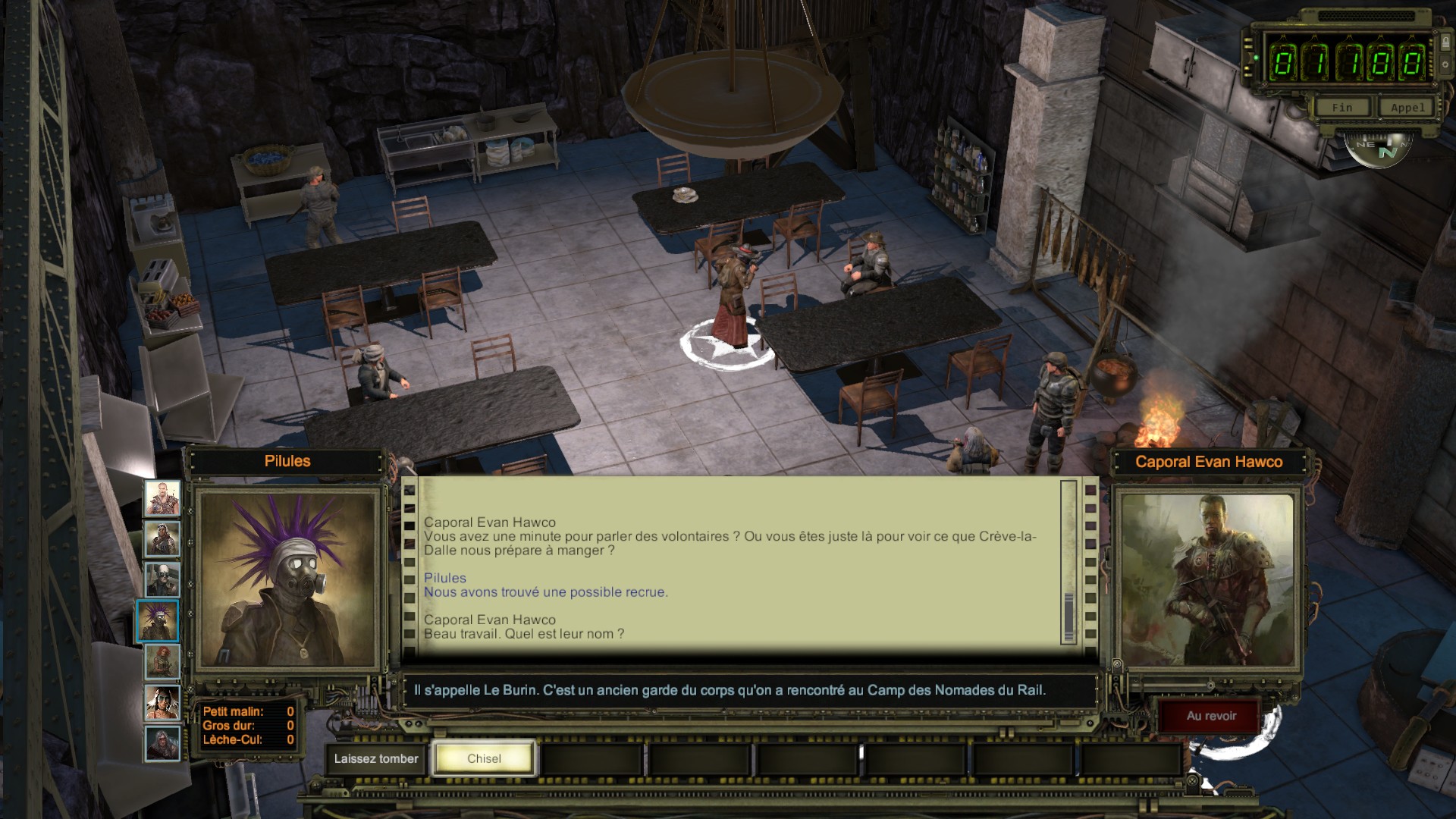Select the purple-mohawk gas mask portrait
The height and width of the screenshot is (819, 1456).
(158, 621)
